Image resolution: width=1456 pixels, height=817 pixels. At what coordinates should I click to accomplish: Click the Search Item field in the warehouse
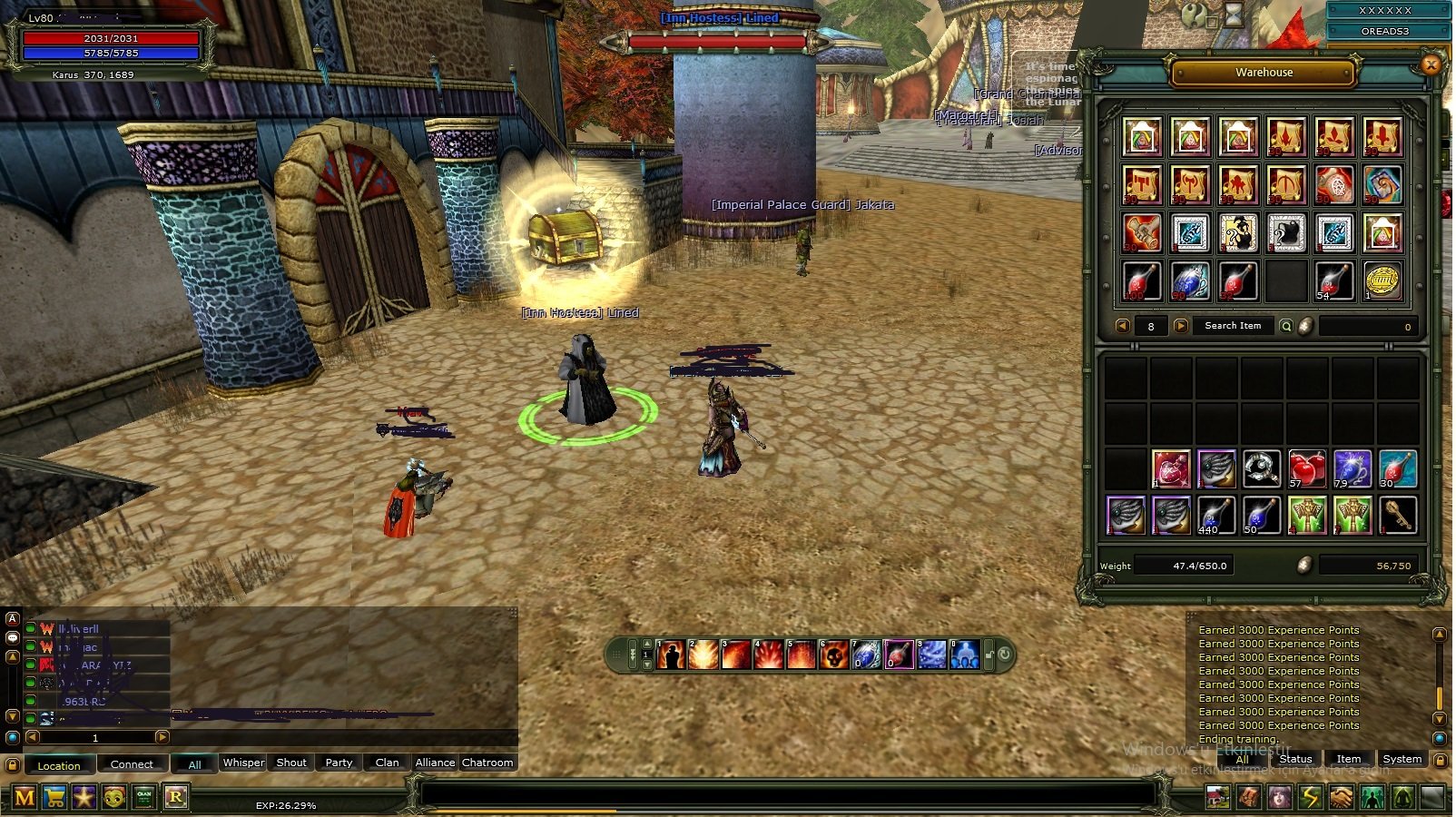point(1233,325)
